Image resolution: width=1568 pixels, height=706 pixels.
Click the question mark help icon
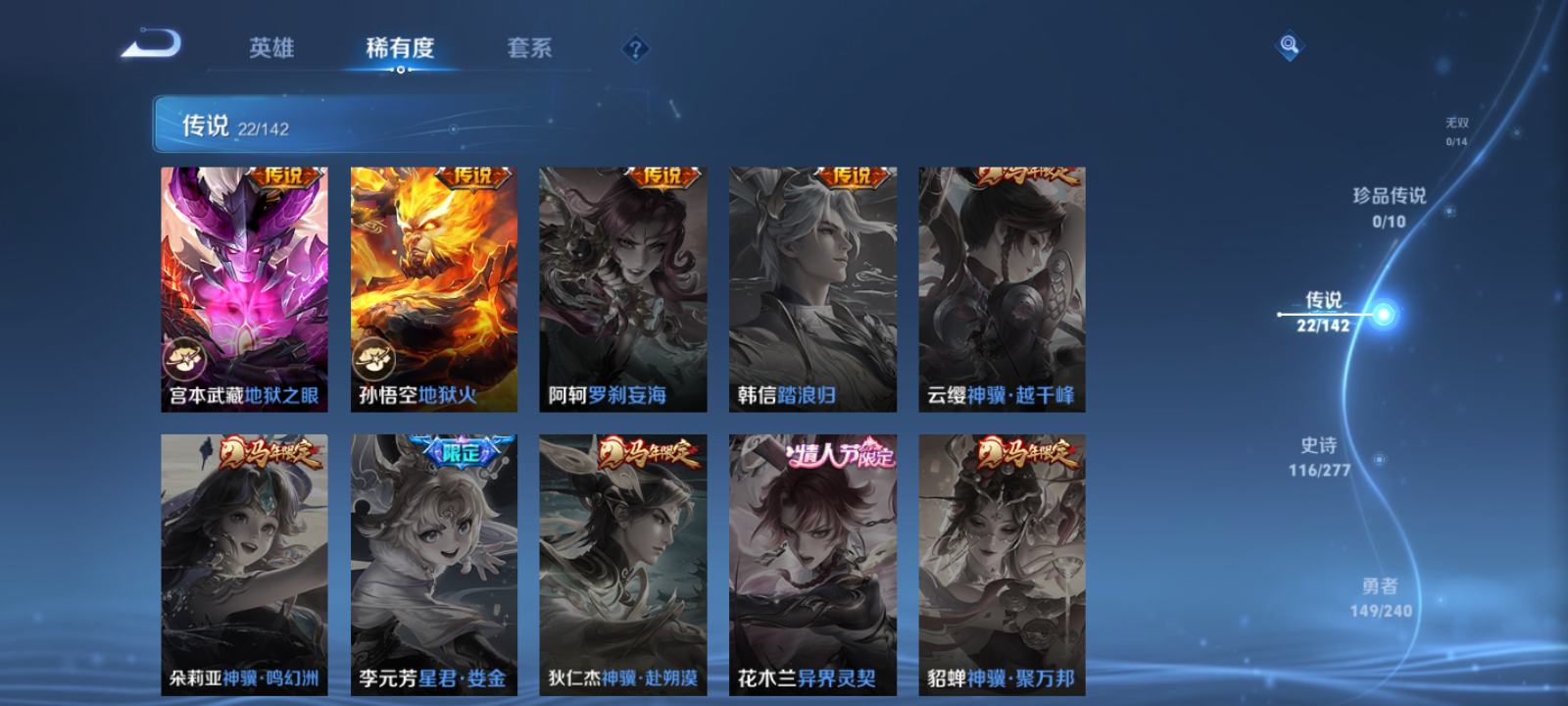point(637,48)
